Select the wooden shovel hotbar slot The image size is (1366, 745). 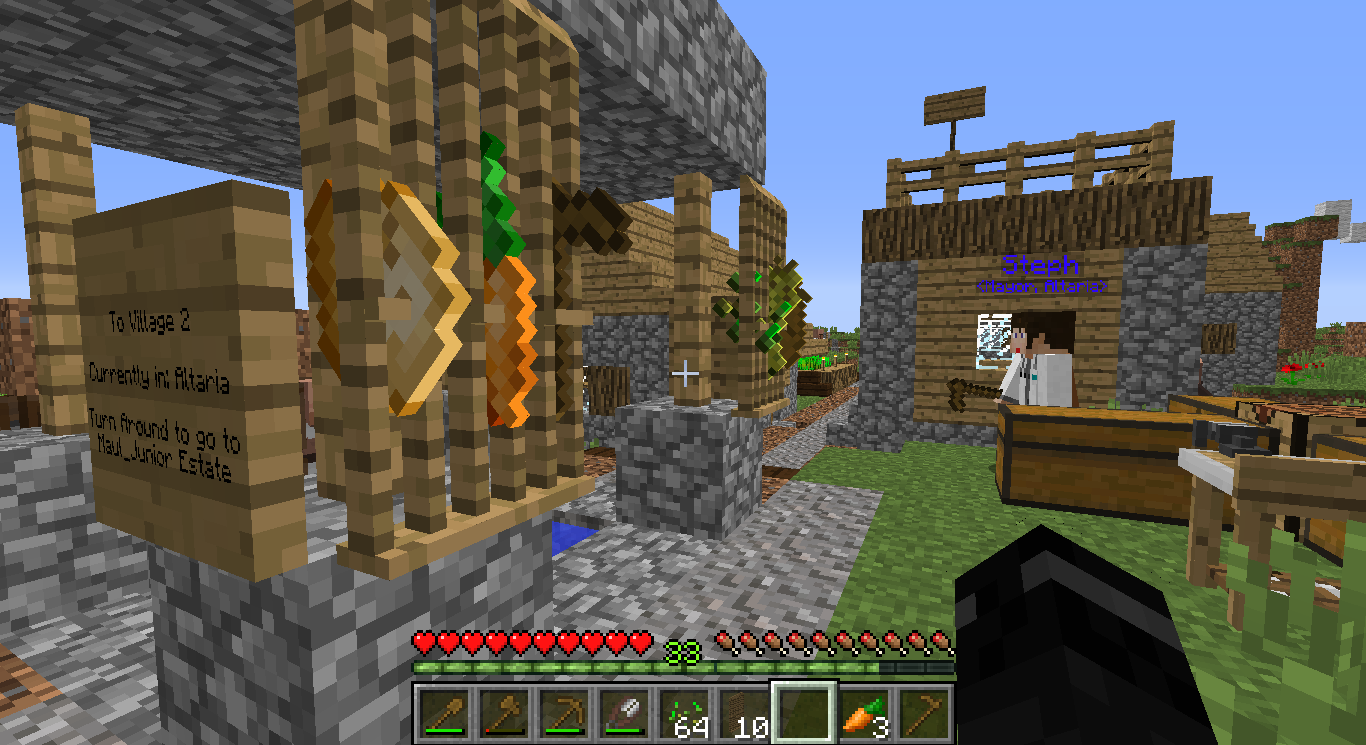click(444, 713)
